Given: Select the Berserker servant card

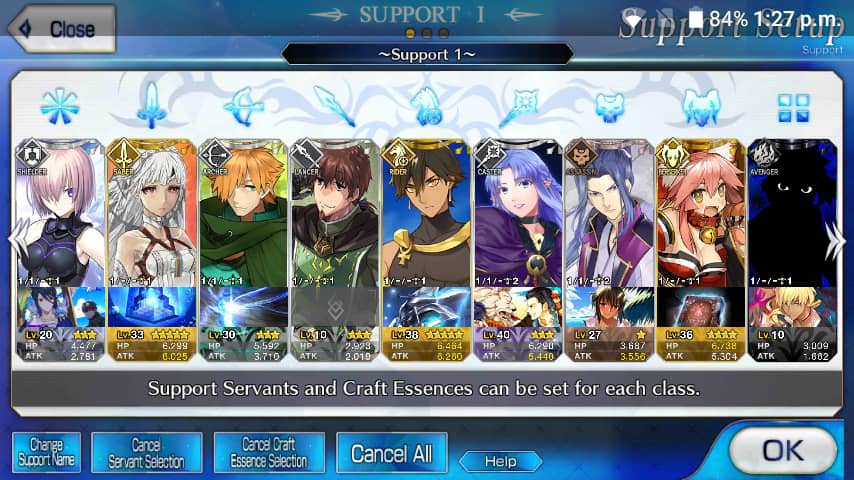Looking at the screenshot, I should point(702,215).
